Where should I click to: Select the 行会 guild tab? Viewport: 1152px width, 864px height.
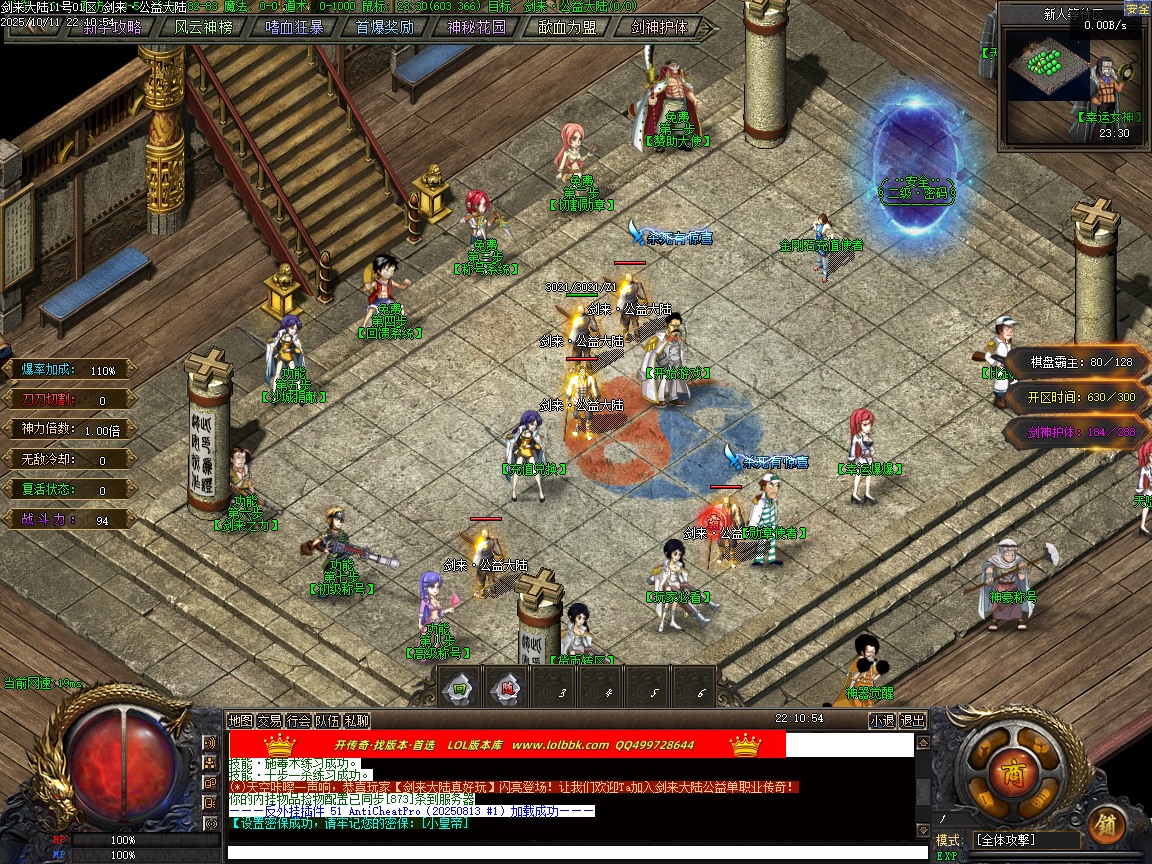(298, 720)
